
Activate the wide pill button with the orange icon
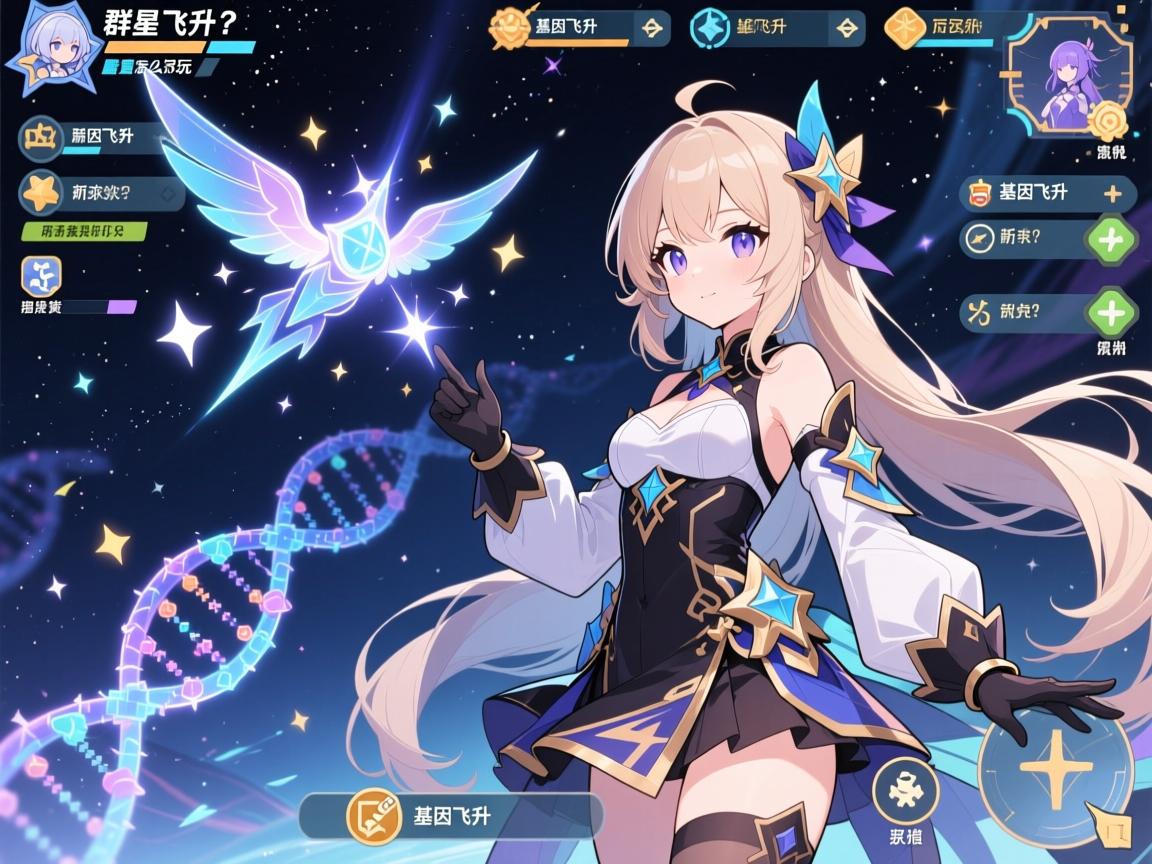451,815
